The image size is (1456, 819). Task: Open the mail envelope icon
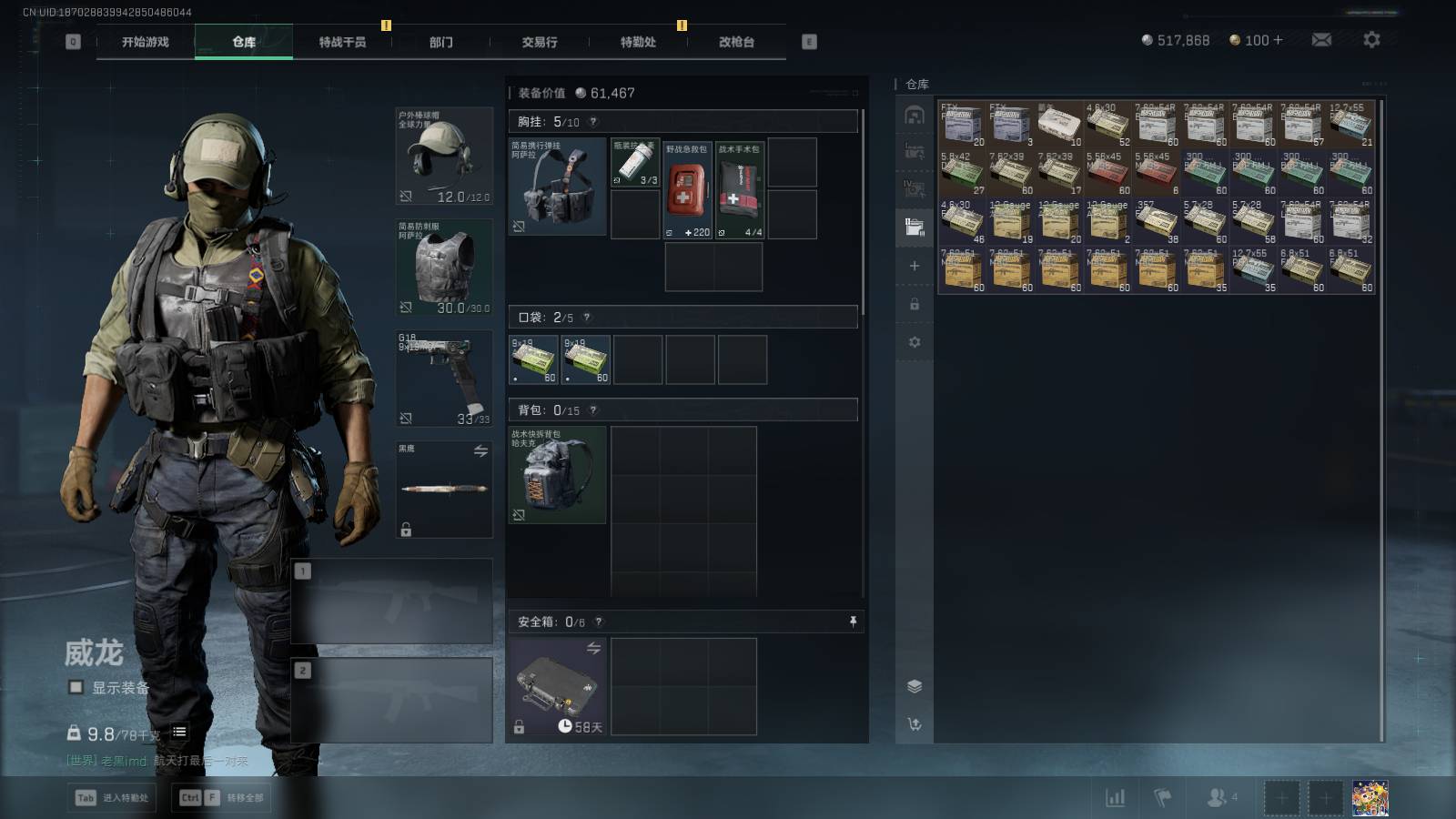(1321, 40)
